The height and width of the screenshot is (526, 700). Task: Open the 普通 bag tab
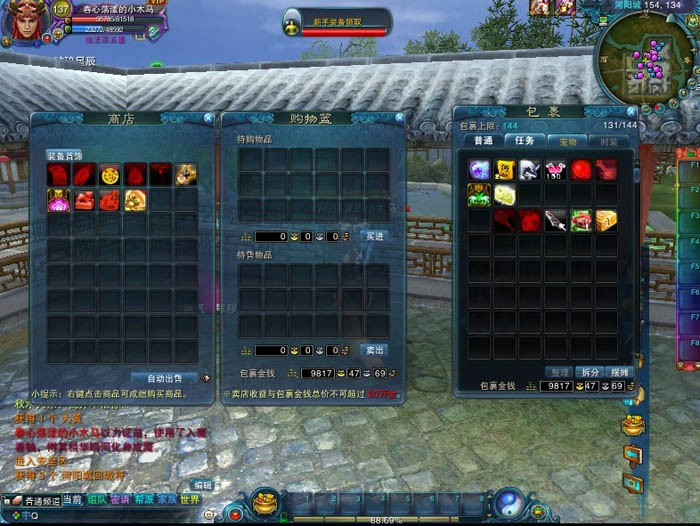click(x=483, y=141)
